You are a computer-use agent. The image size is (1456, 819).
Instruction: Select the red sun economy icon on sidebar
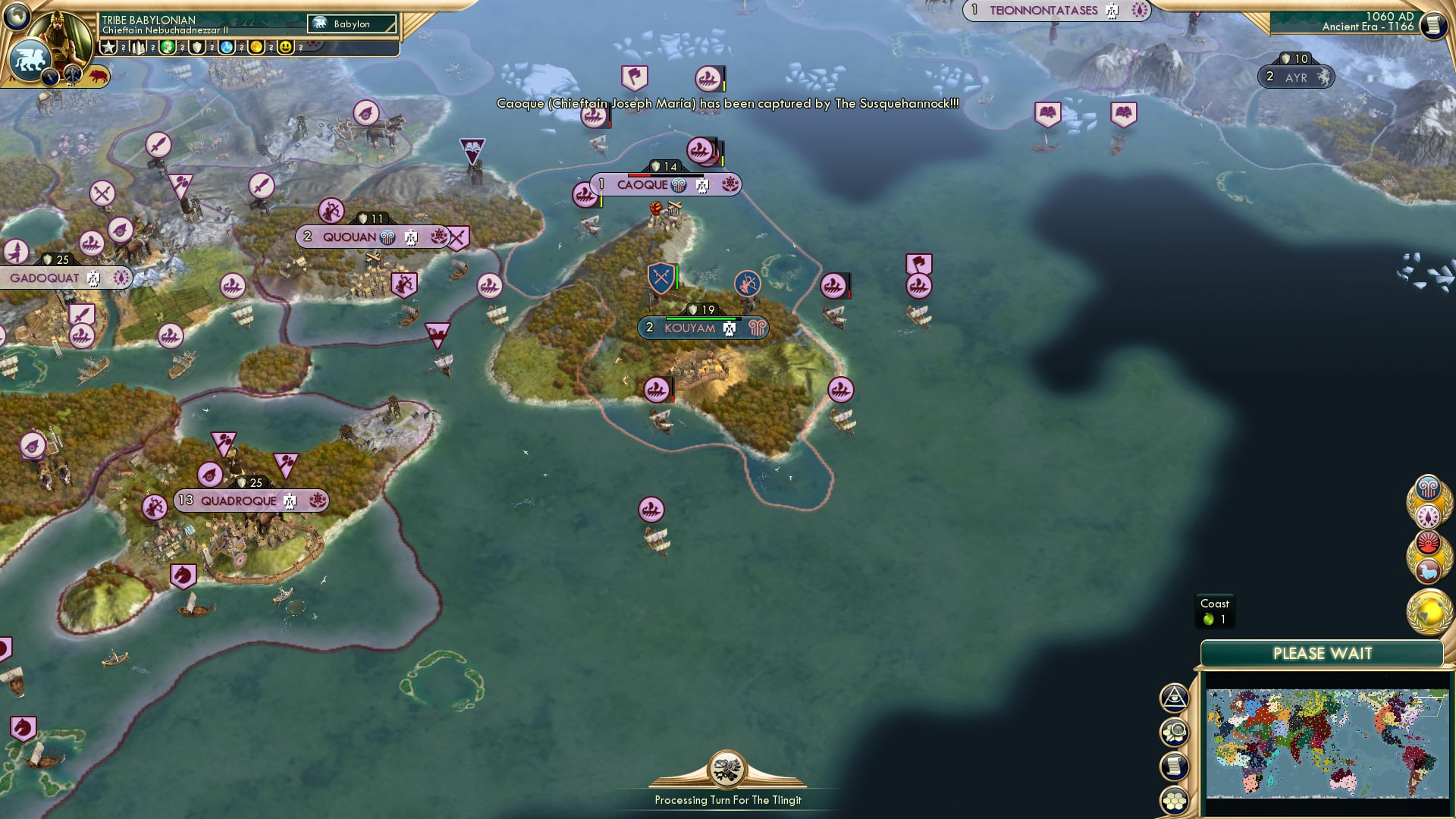(1429, 541)
